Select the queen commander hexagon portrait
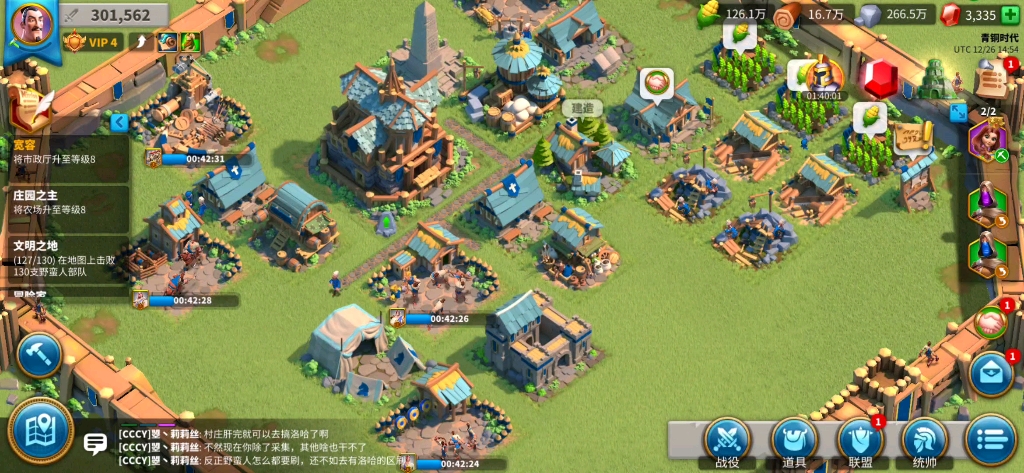 tap(987, 140)
